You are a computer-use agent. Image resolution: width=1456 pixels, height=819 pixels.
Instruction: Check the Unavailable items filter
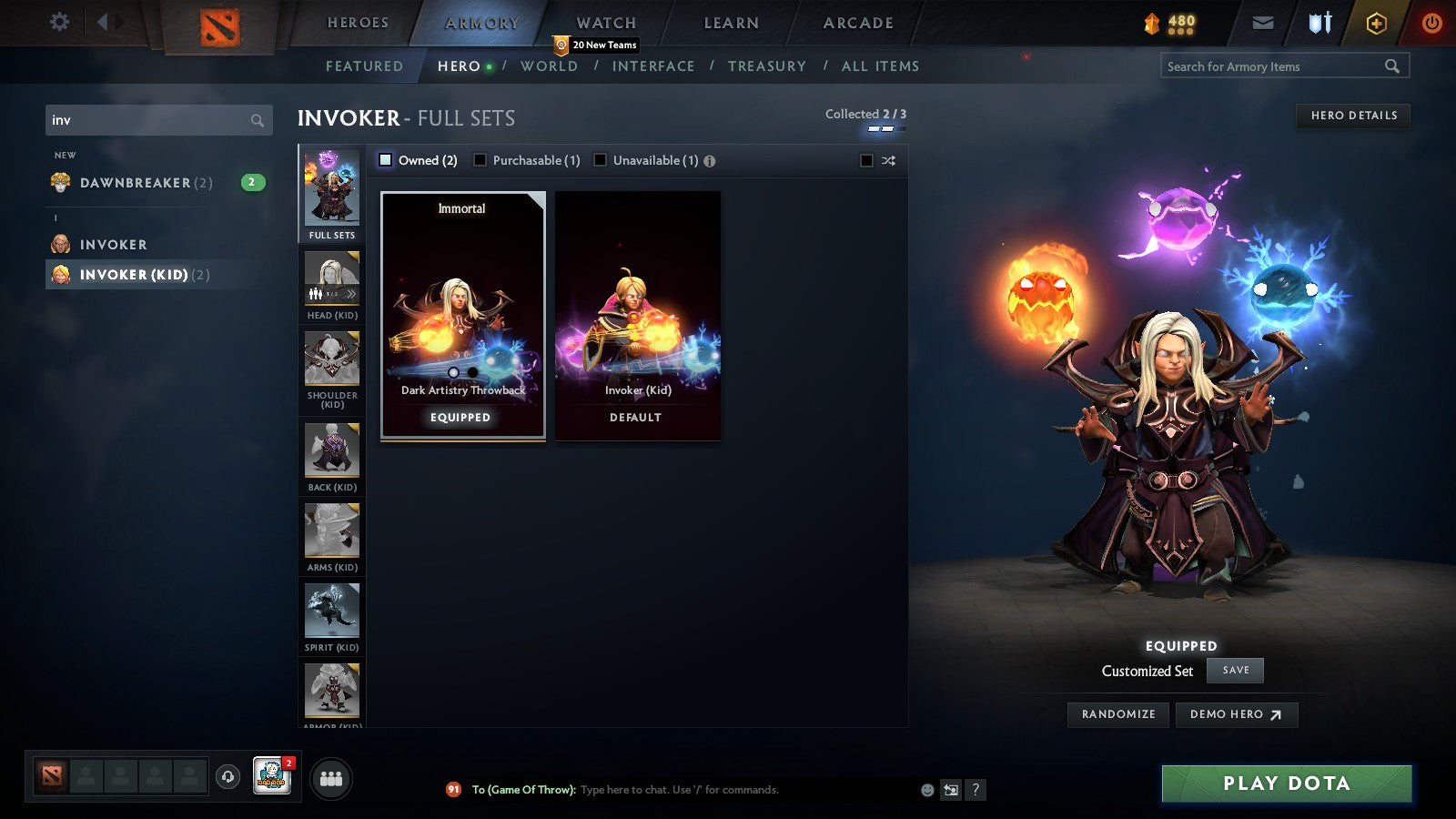click(601, 159)
